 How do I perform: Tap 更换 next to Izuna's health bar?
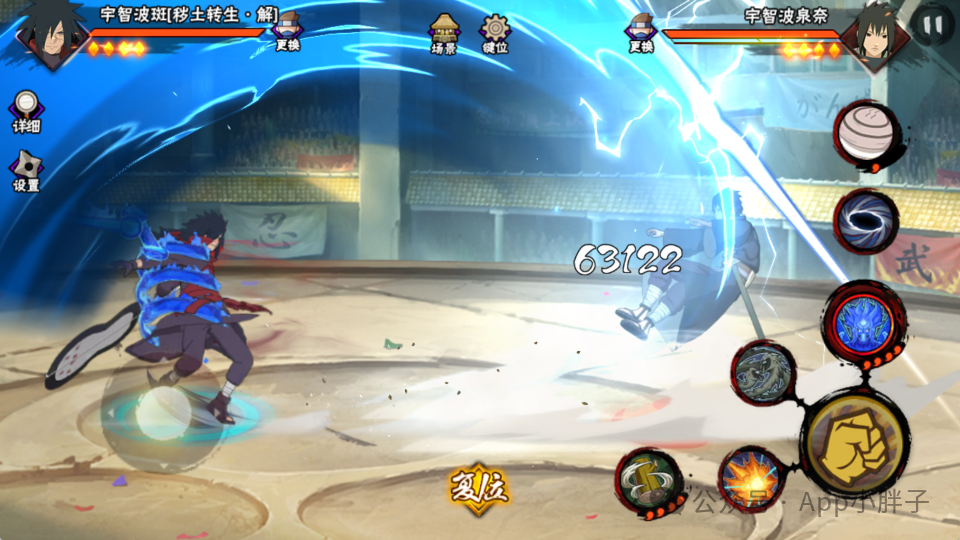click(x=640, y=31)
